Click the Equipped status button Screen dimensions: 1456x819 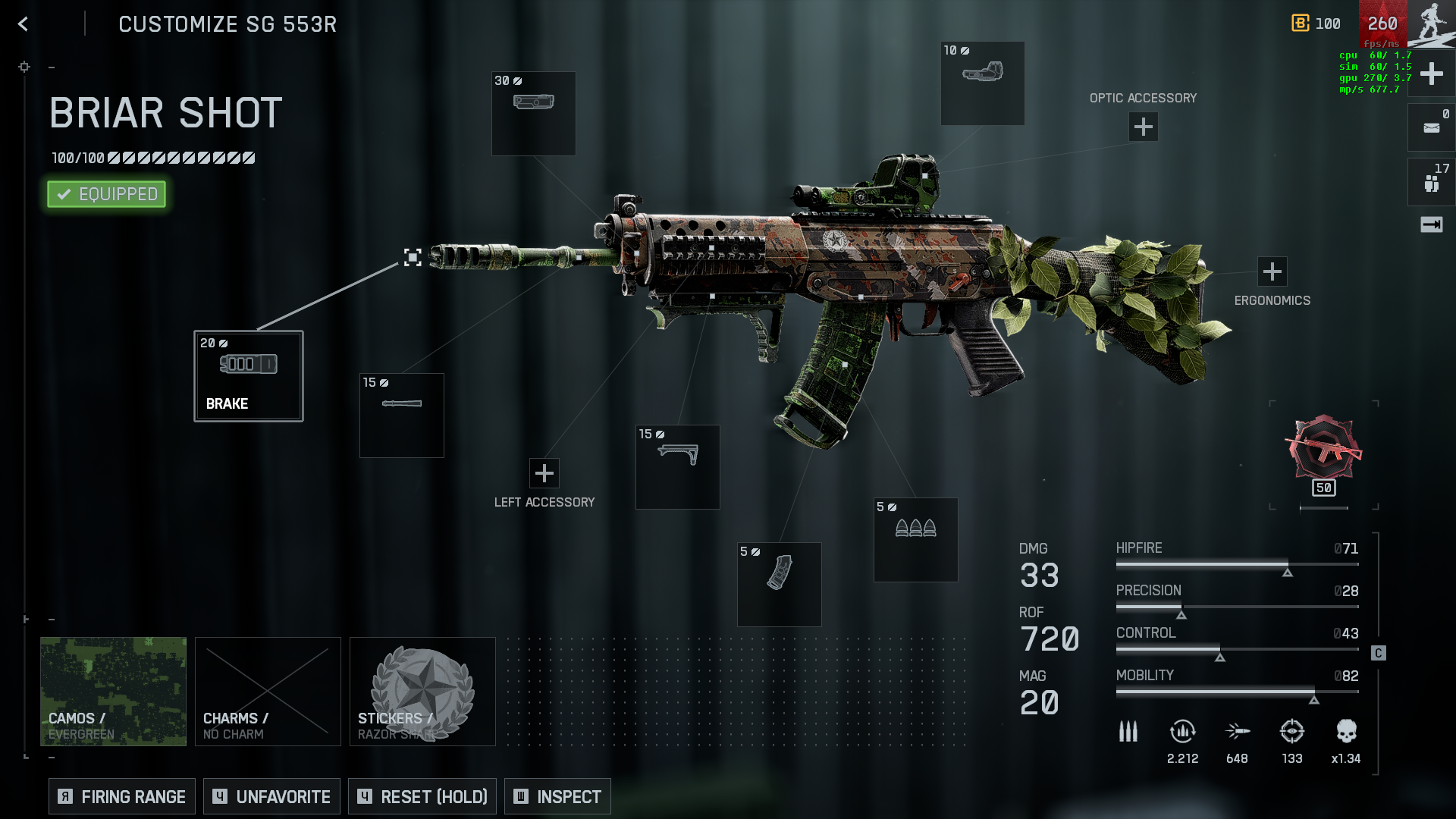(106, 194)
